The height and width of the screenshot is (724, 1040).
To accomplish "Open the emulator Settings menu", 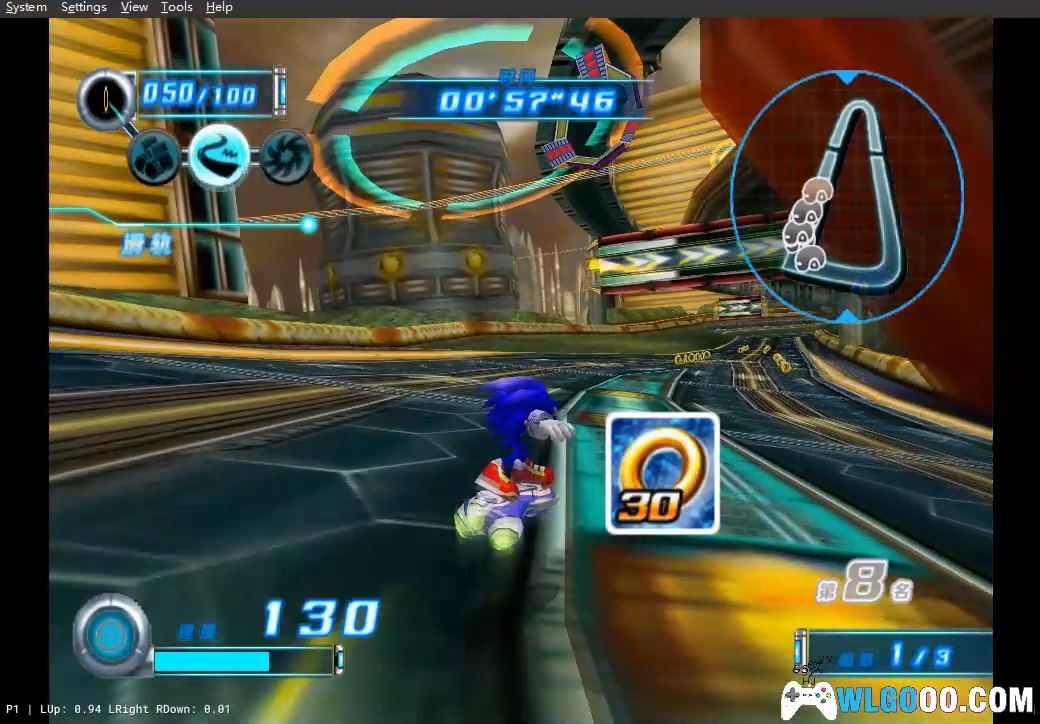I will 84,7.
